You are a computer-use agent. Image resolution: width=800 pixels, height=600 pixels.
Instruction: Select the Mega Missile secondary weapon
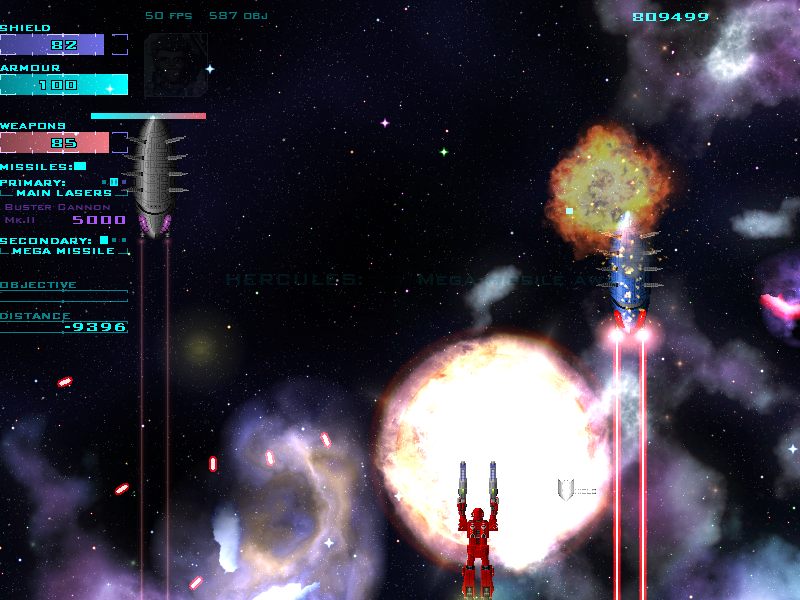coord(64,251)
